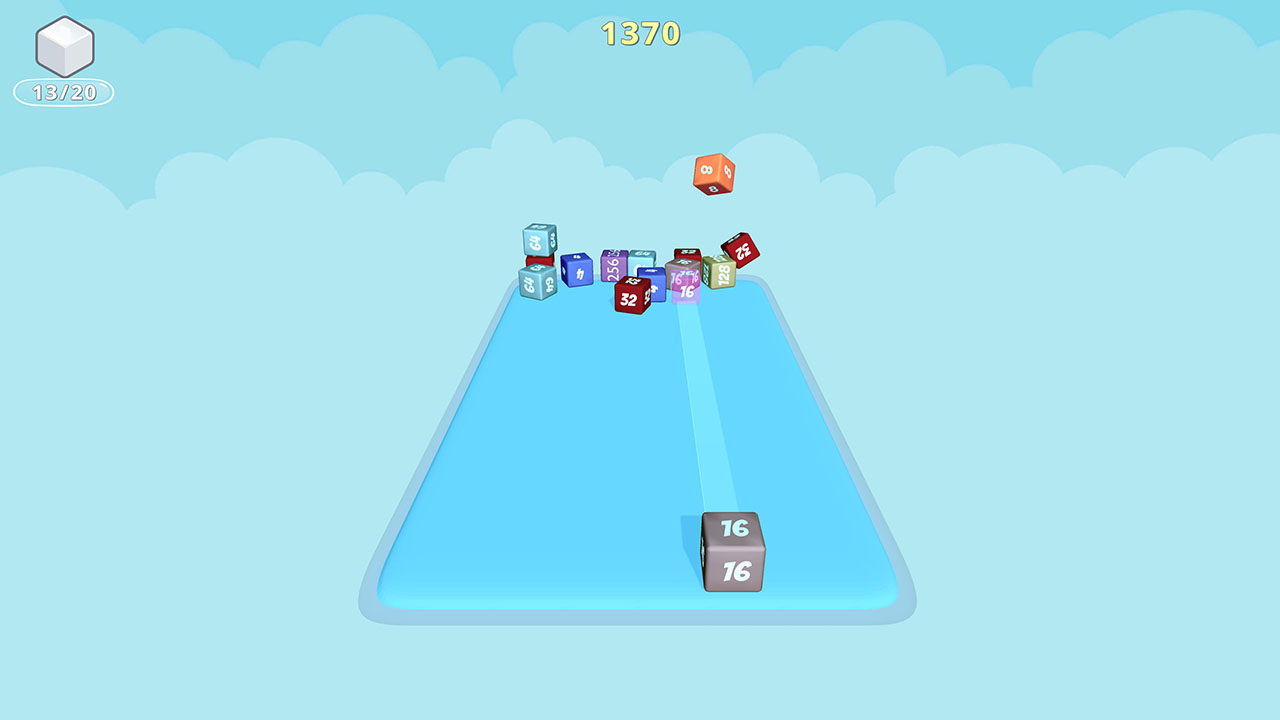Select the blue 4 cube
This screenshot has height=720, width=1280.
point(577,271)
